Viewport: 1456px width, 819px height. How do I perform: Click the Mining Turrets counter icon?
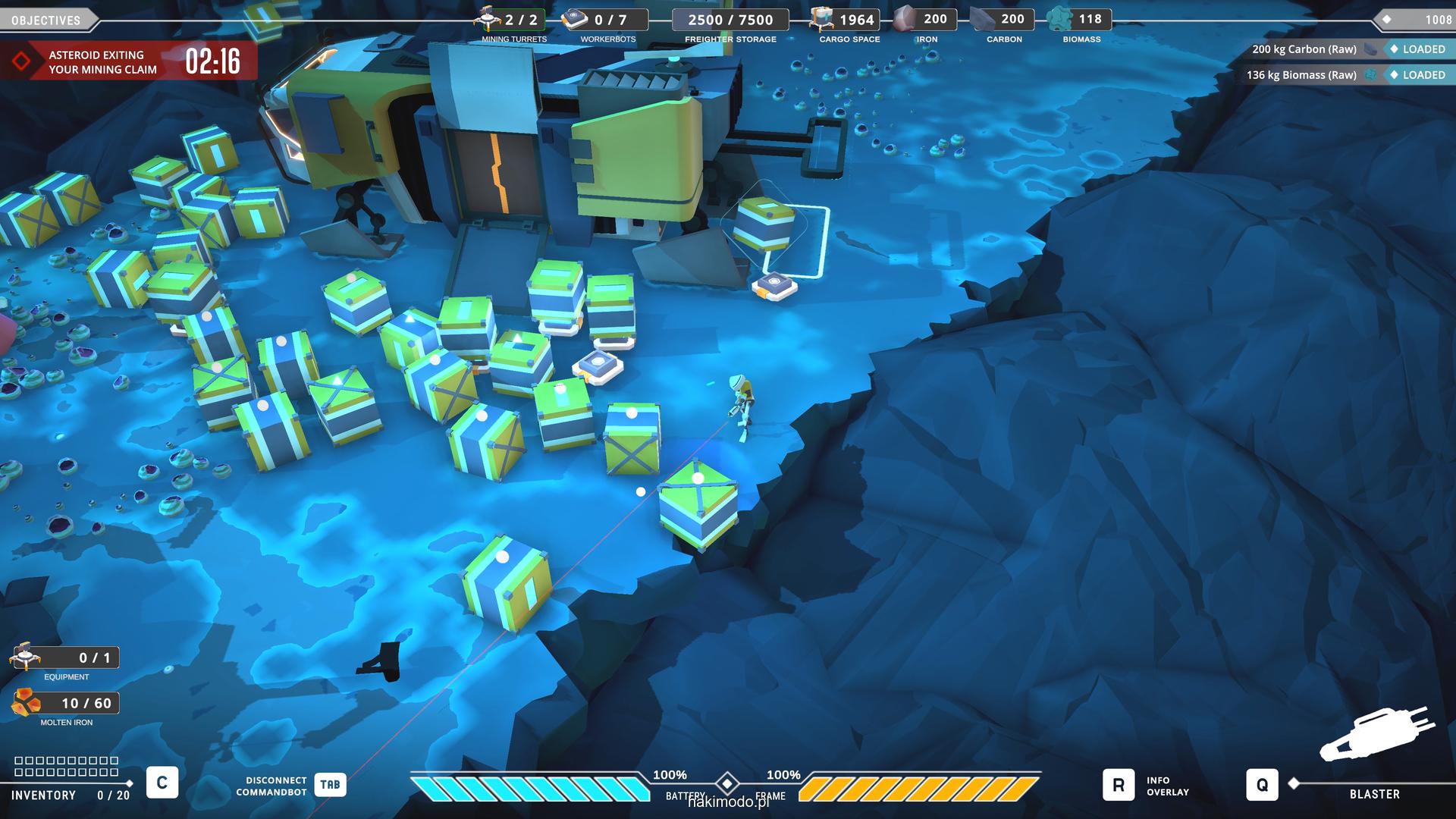click(x=488, y=19)
